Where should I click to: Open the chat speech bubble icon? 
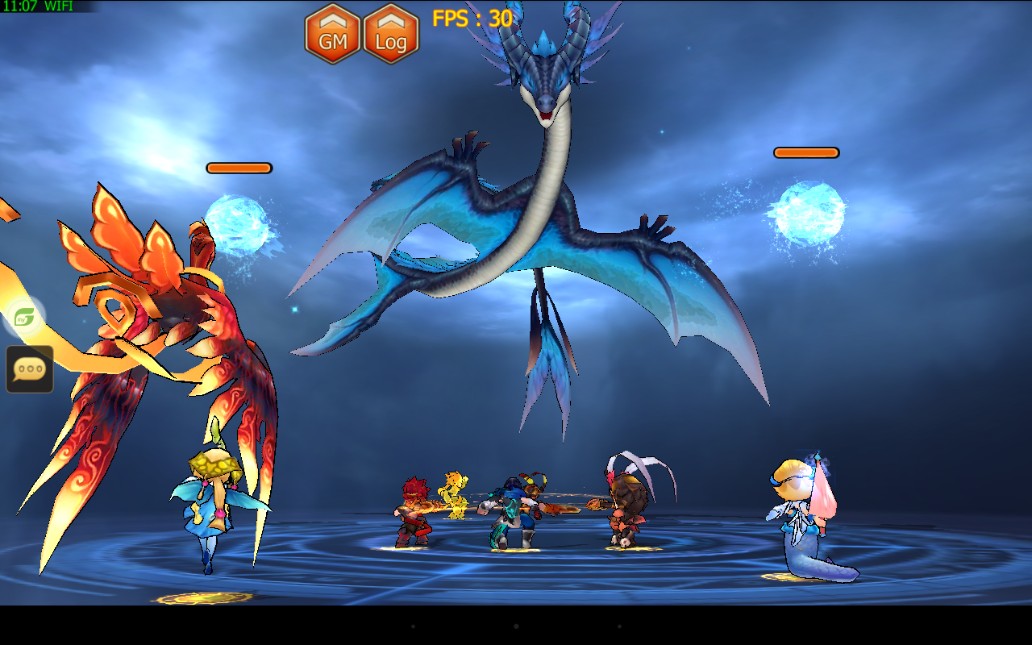click(29, 369)
